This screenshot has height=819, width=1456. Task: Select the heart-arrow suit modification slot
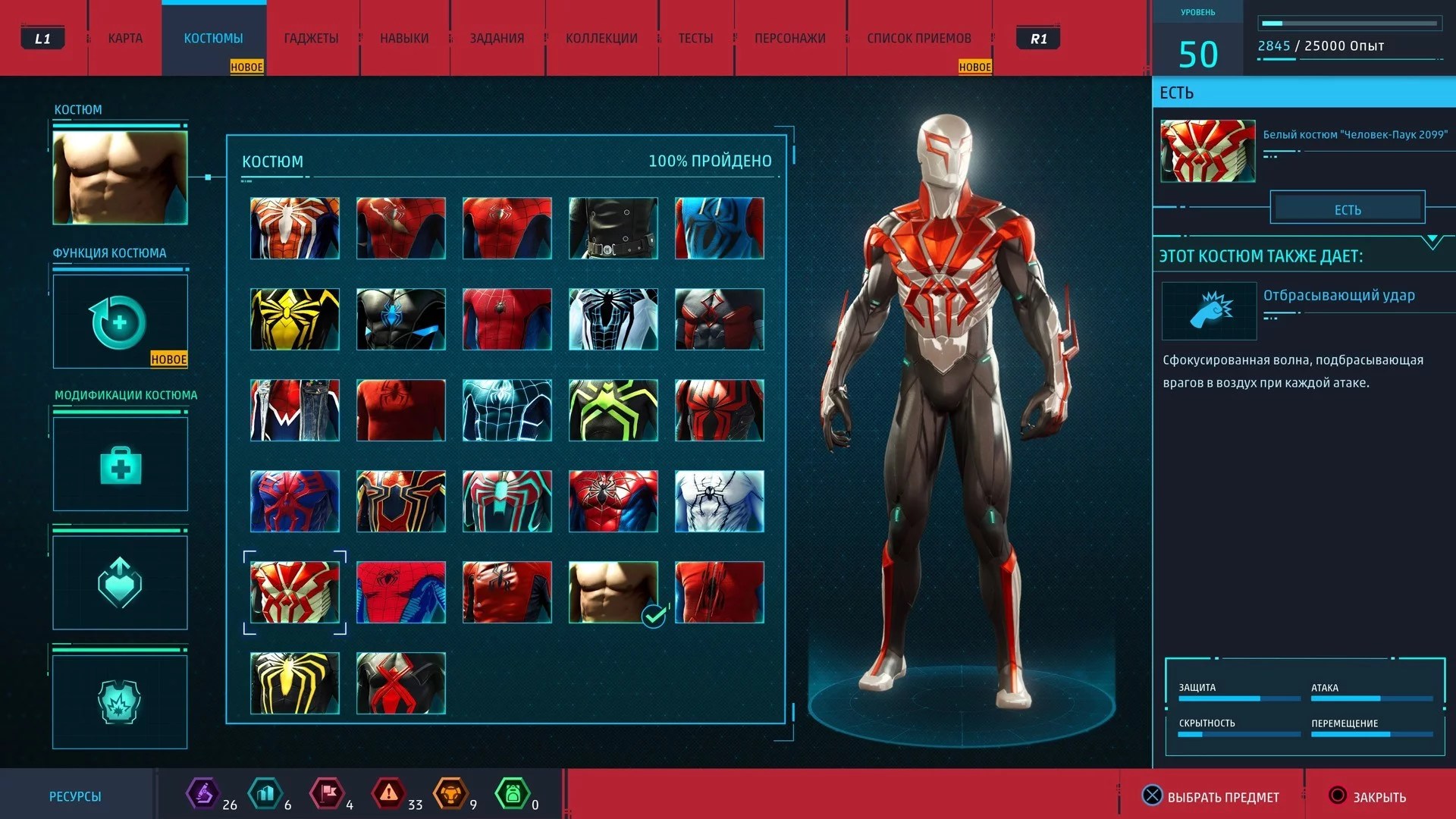[x=120, y=582]
